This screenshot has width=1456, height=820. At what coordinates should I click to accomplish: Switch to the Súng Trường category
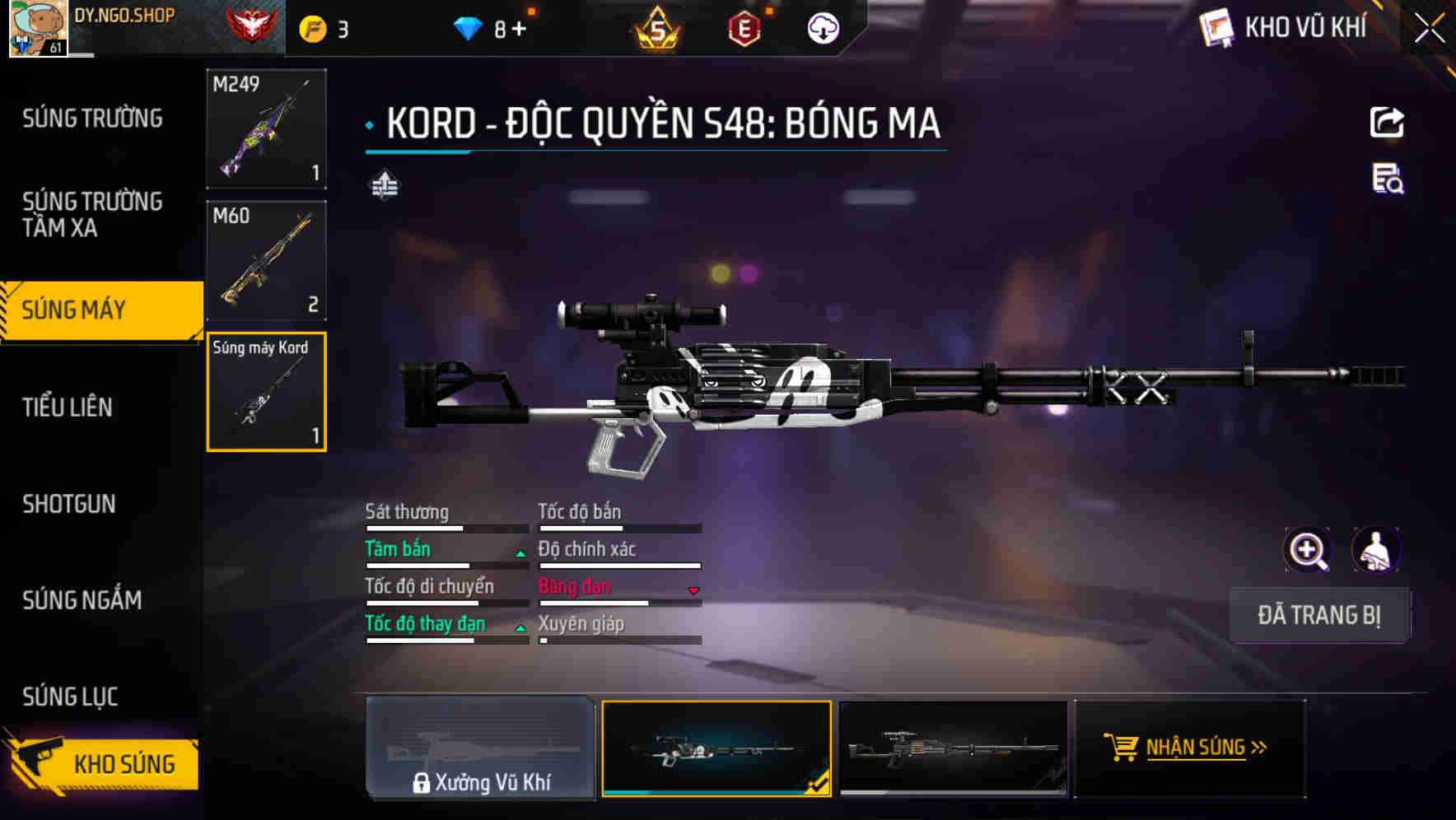point(92,119)
